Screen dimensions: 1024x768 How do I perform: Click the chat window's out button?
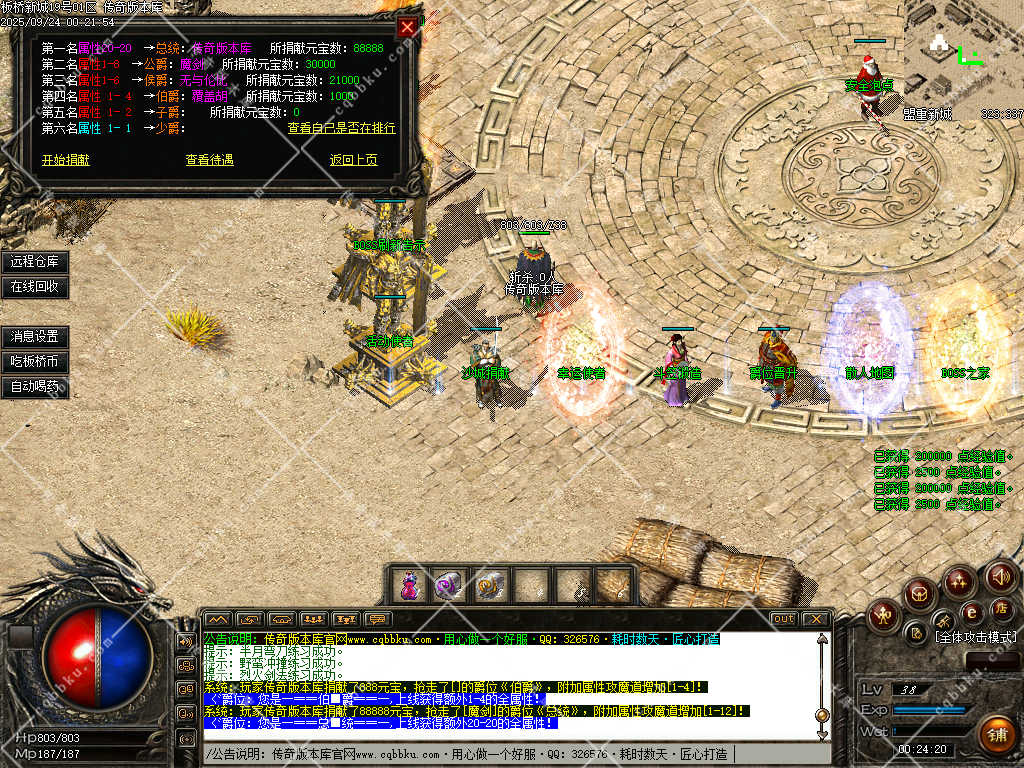click(784, 619)
